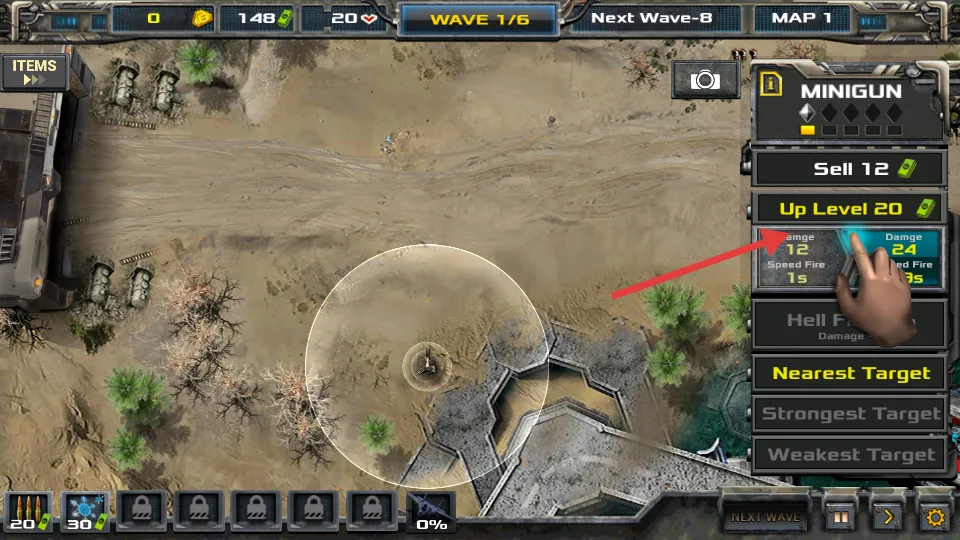Pause the game
This screenshot has height=540, width=960.
tap(839, 517)
